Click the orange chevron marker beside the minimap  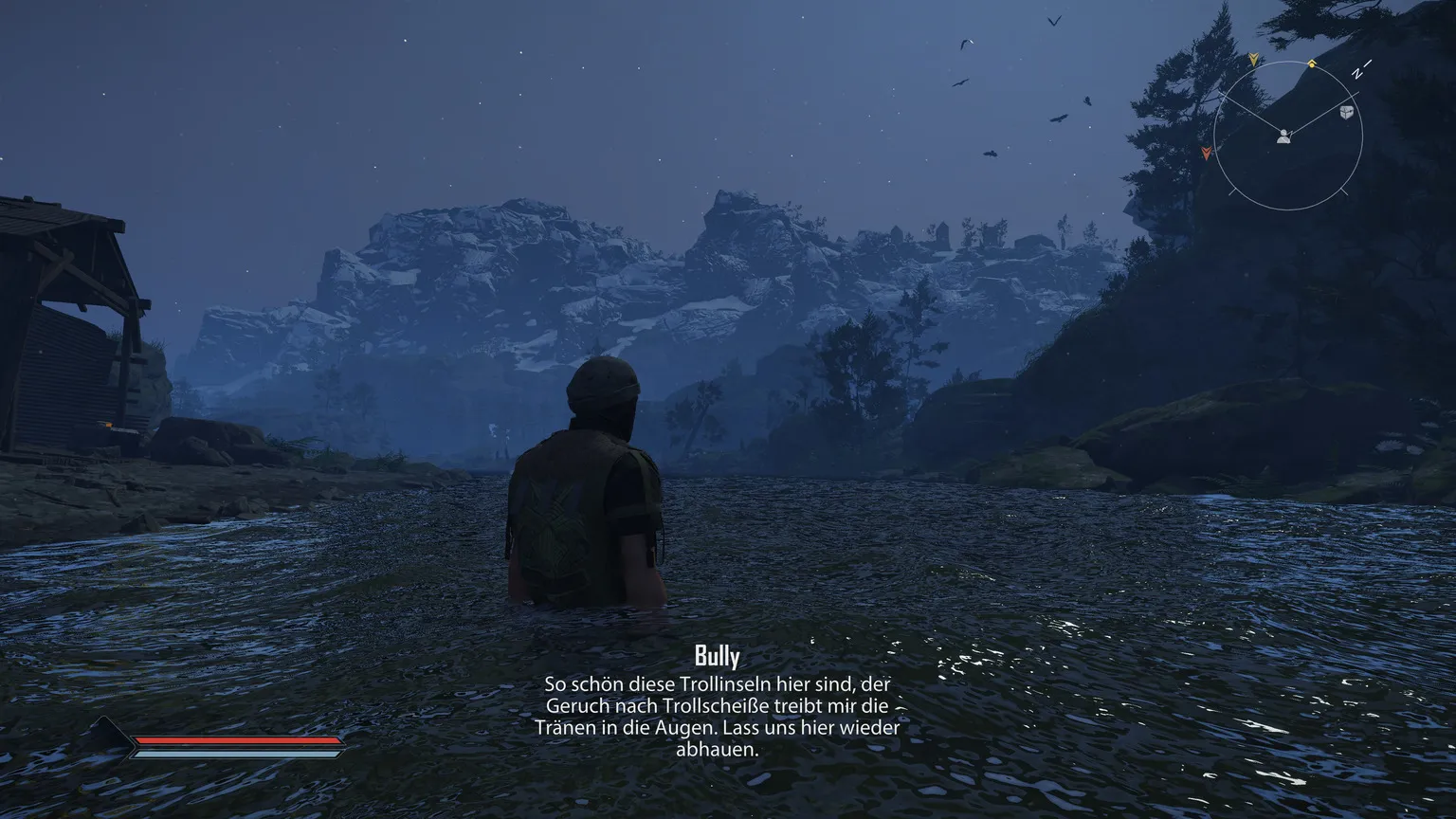tap(1207, 152)
